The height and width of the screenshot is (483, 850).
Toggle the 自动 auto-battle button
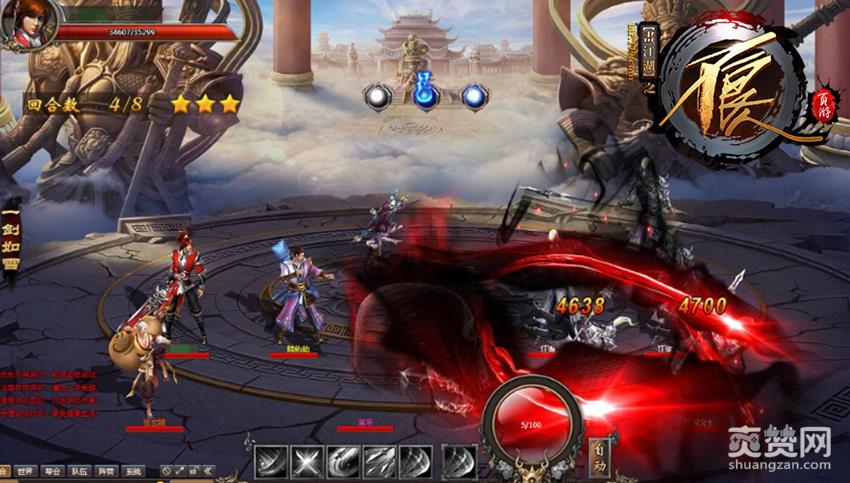(x=599, y=454)
